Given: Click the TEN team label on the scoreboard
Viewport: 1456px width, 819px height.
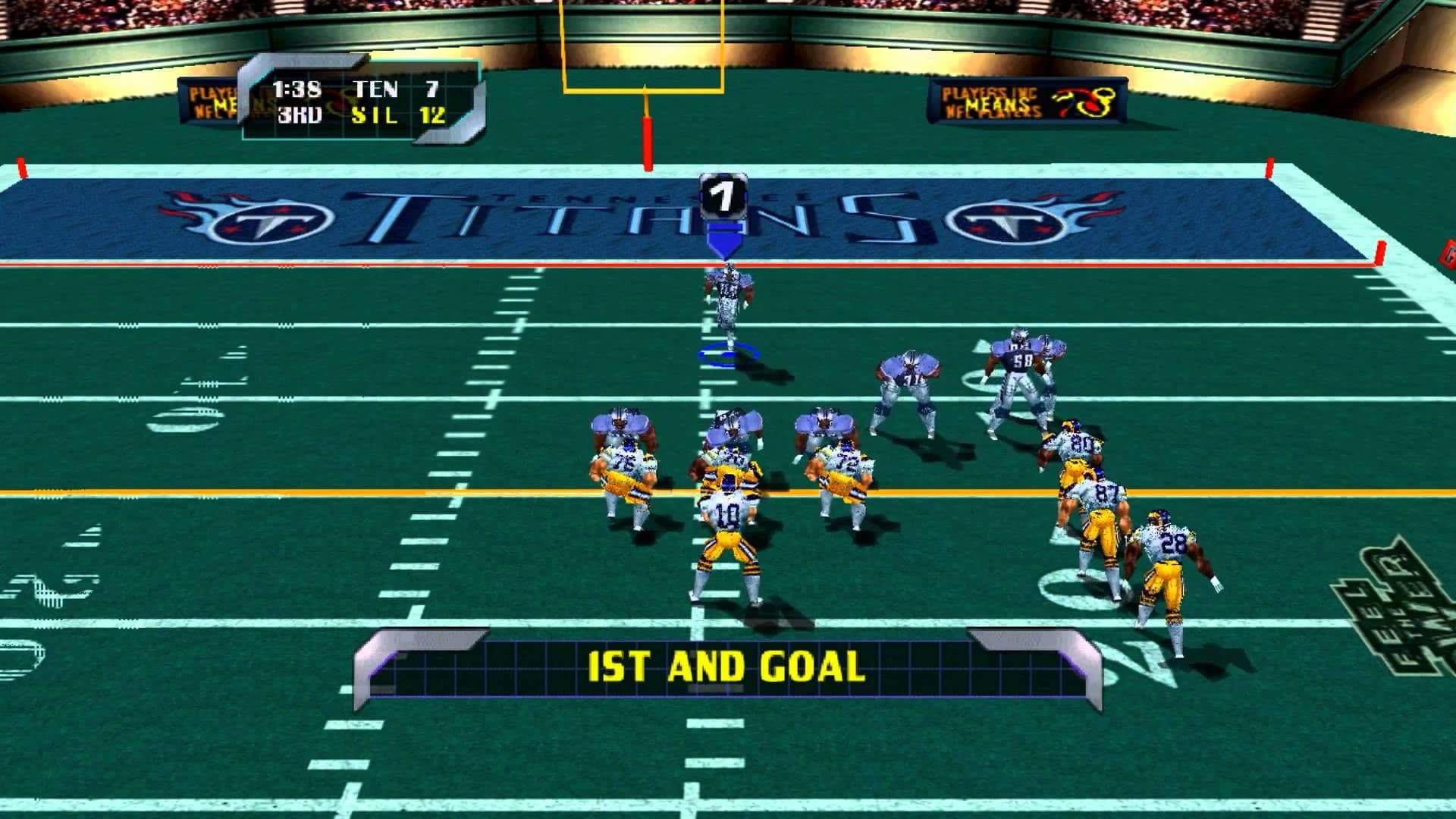Looking at the screenshot, I should 375,89.
